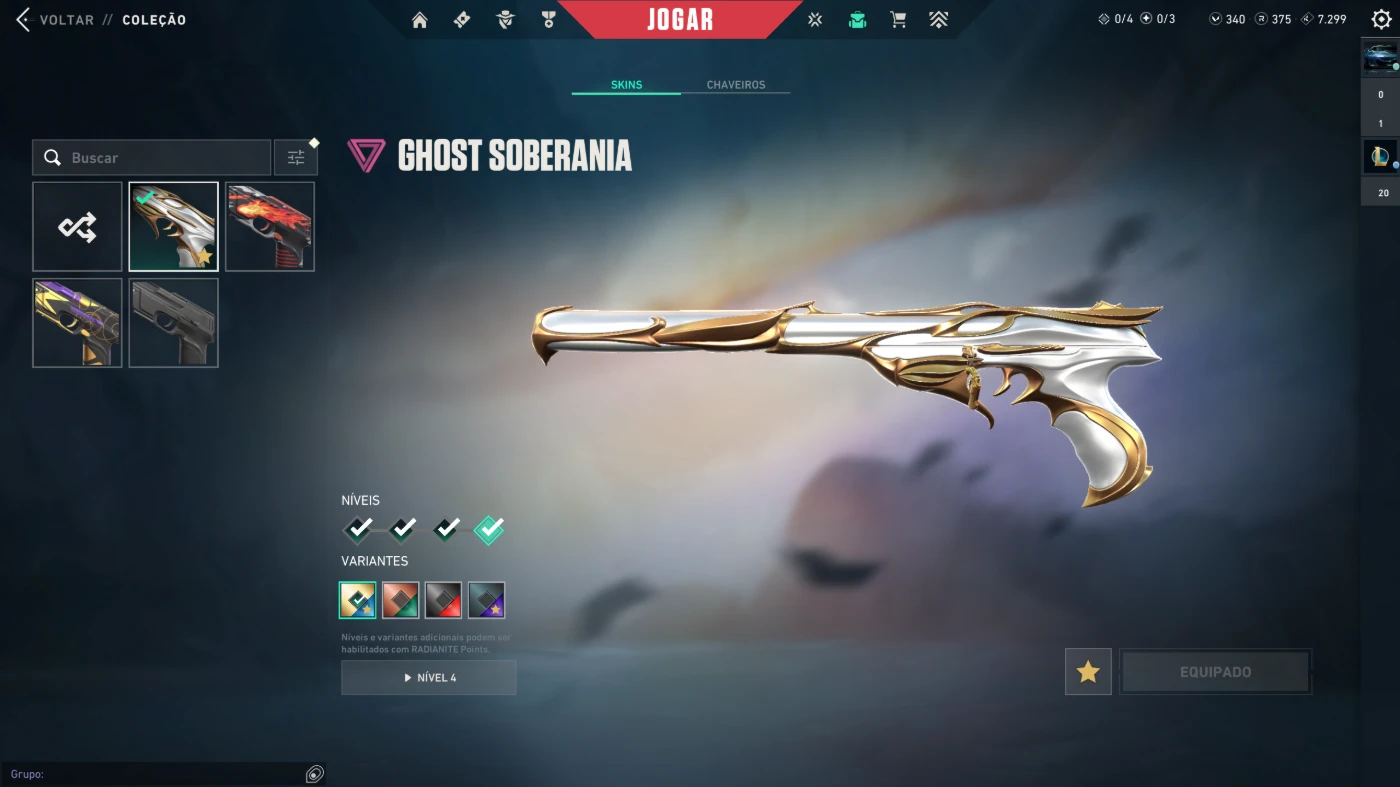Select the white and gold Soberania Ghost skin
This screenshot has width=1400, height=787.
pyautogui.click(x=173, y=227)
